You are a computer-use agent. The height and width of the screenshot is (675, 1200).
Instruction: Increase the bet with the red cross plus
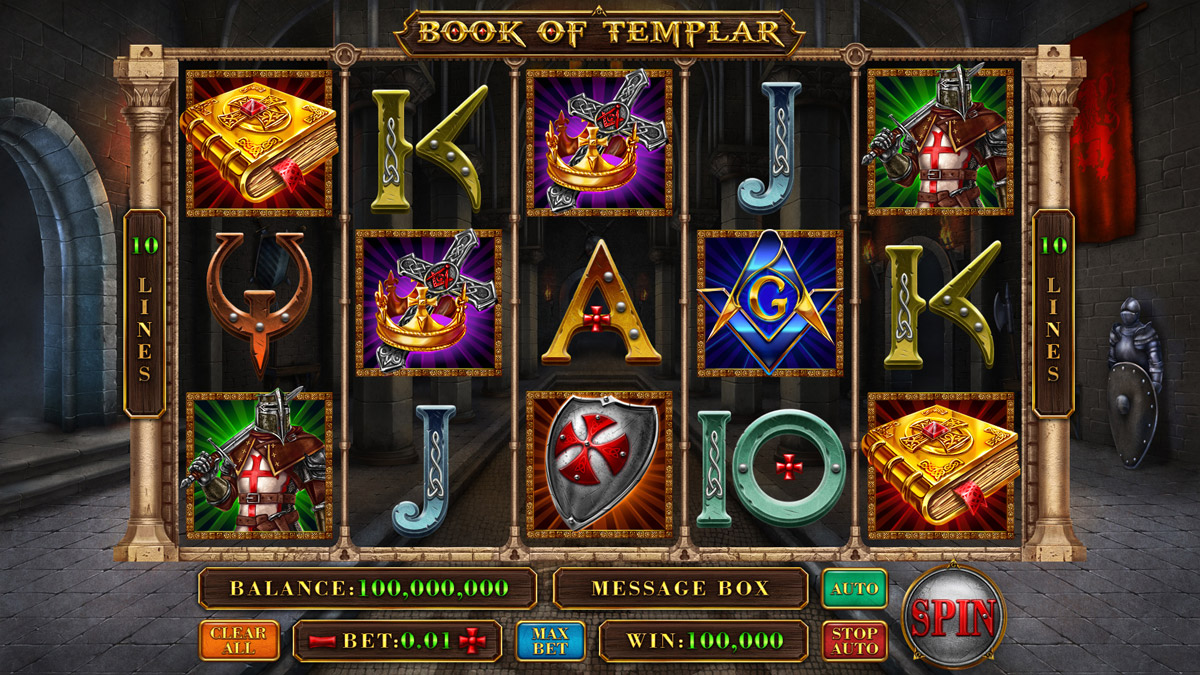pyautogui.click(x=471, y=641)
